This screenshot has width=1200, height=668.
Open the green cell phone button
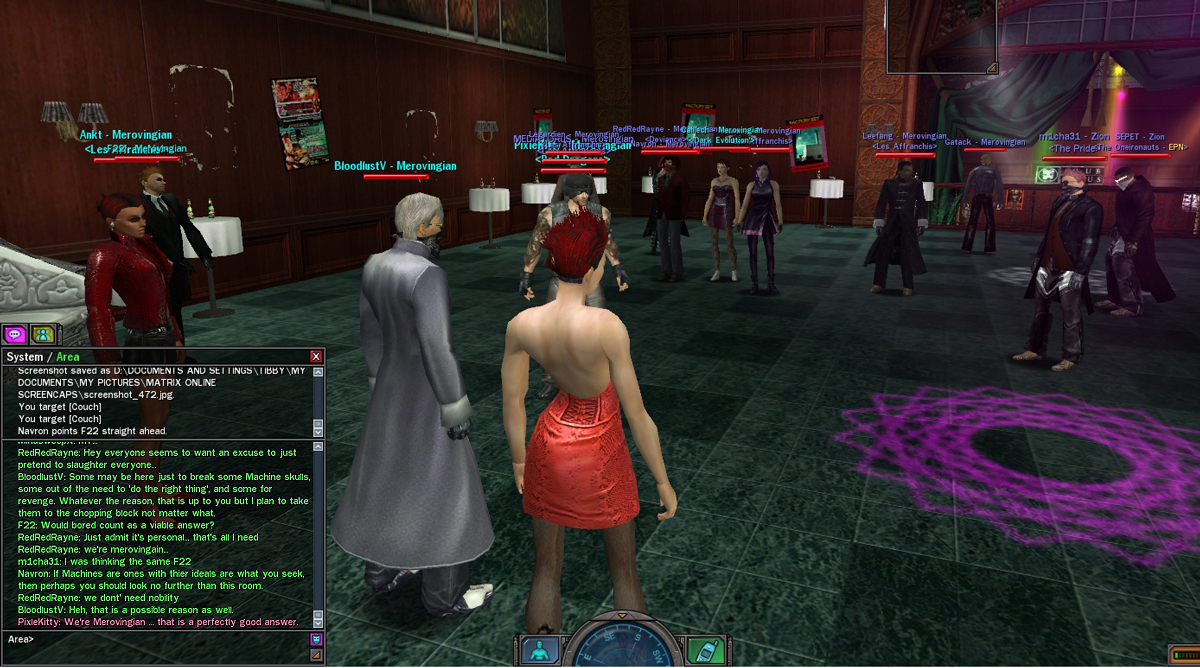[x=706, y=650]
